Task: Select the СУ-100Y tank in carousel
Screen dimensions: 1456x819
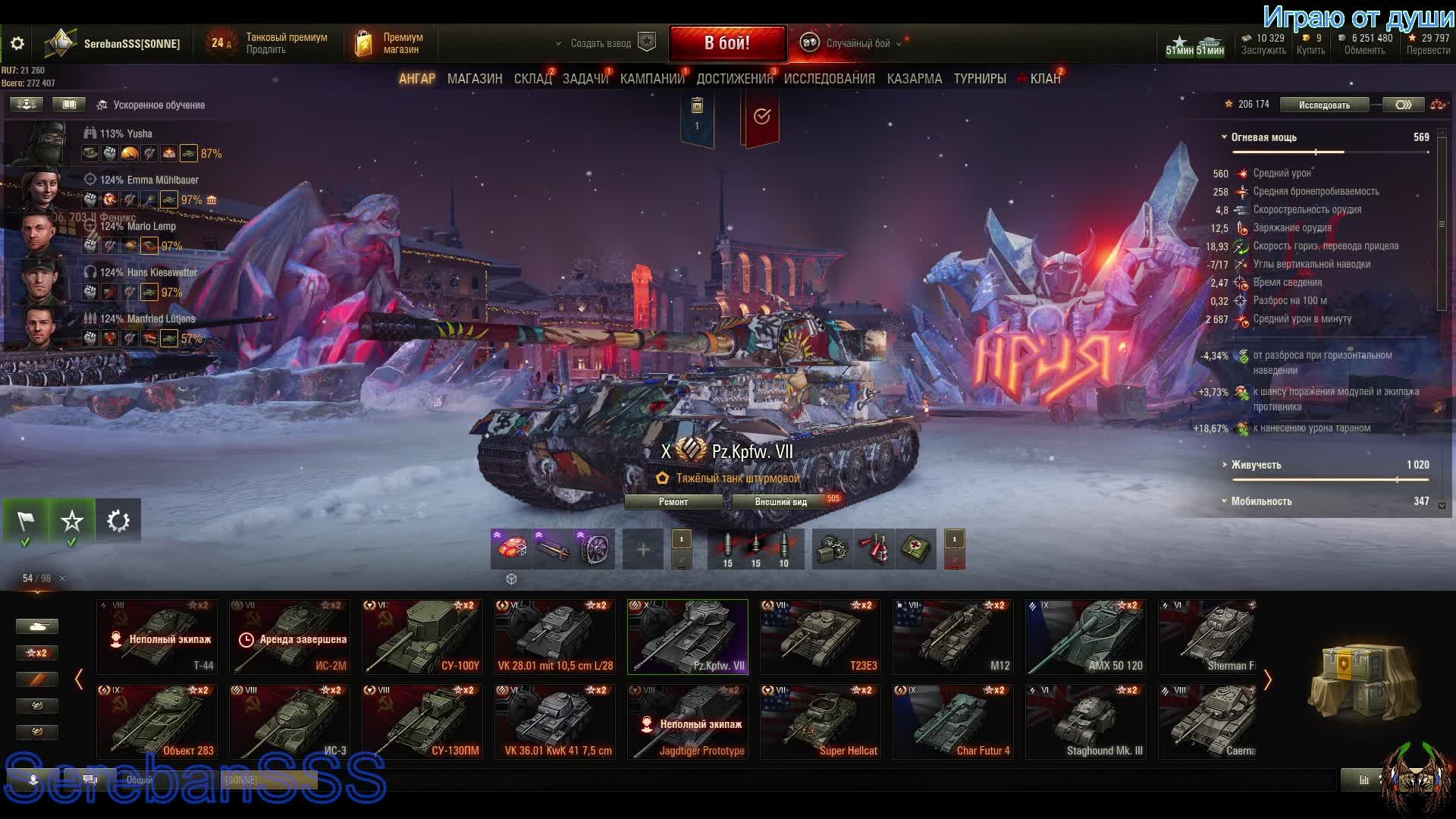Action: (422, 637)
